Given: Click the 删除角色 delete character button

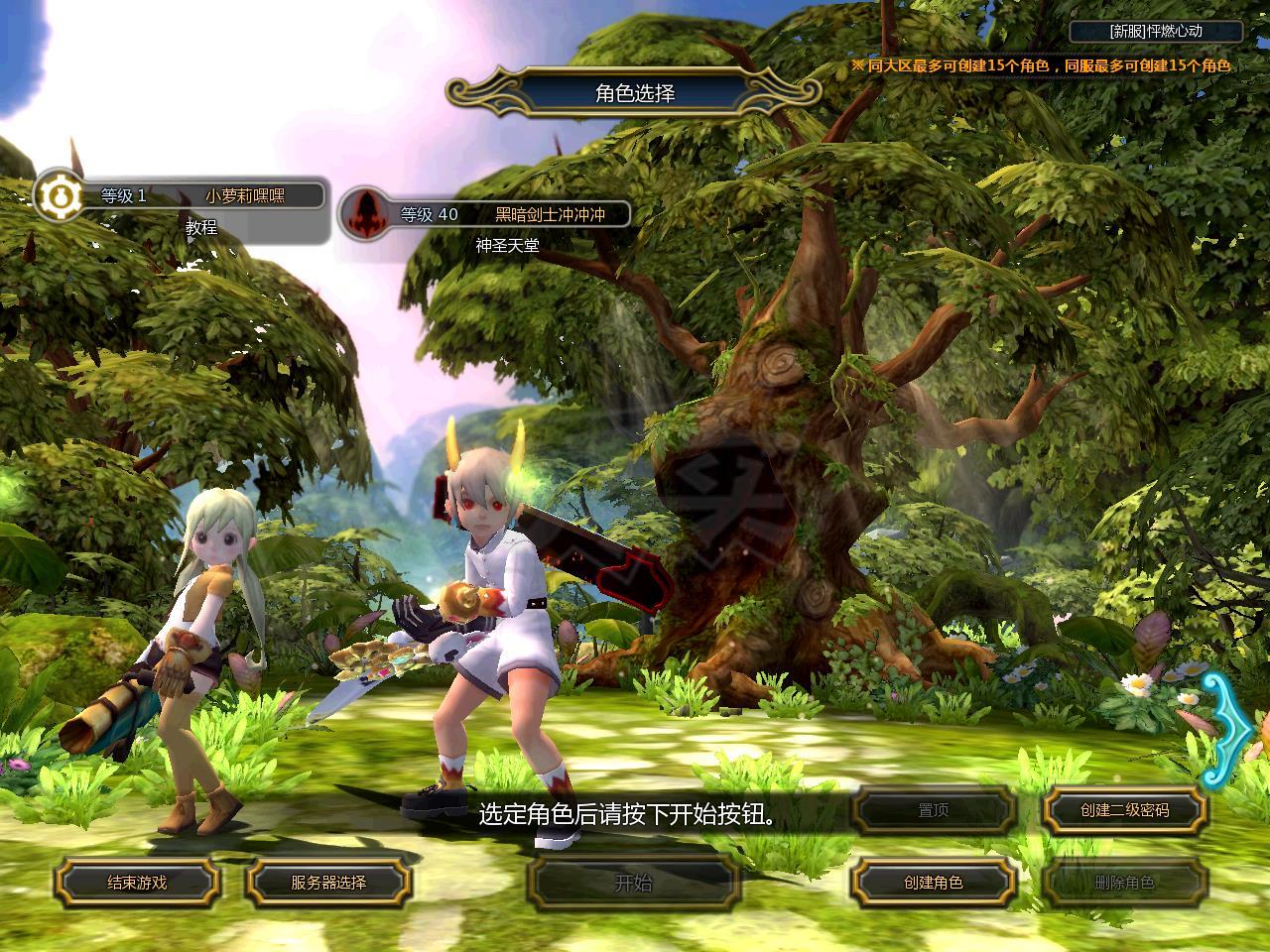Looking at the screenshot, I should pyautogui.click(x=1124, y=882).
